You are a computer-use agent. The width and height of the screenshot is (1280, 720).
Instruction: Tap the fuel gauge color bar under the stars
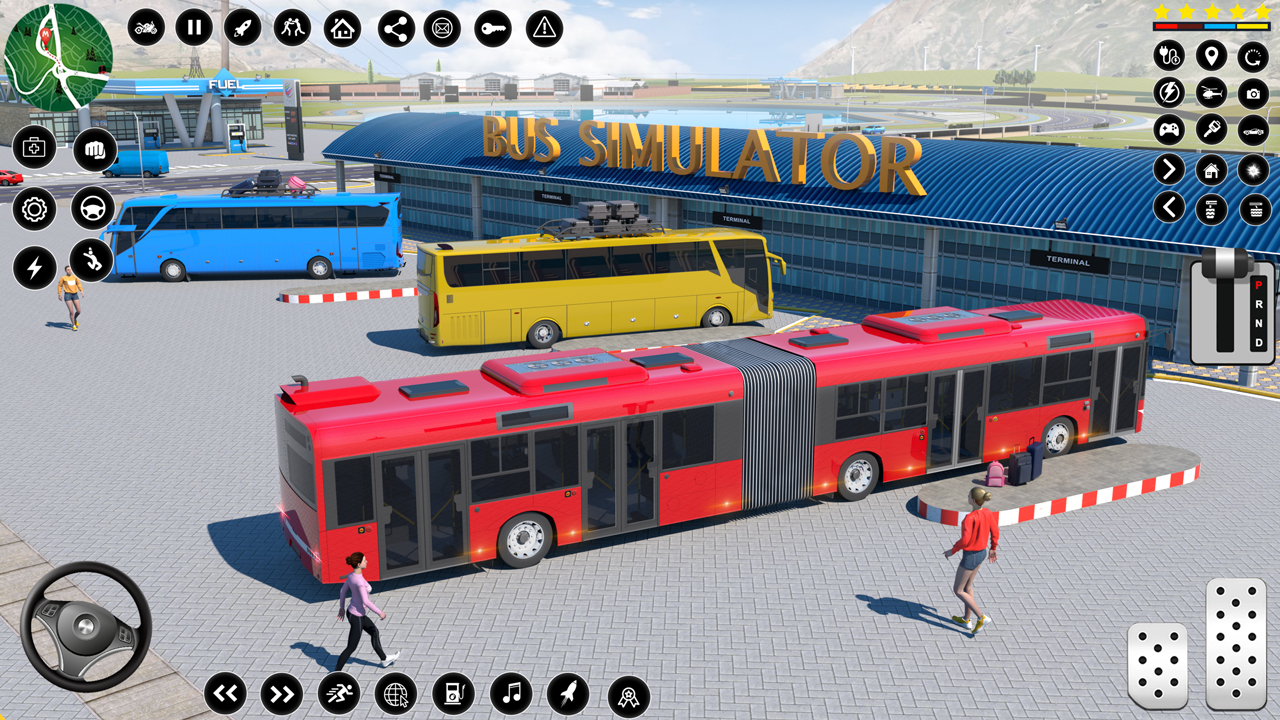(1210, 25)
